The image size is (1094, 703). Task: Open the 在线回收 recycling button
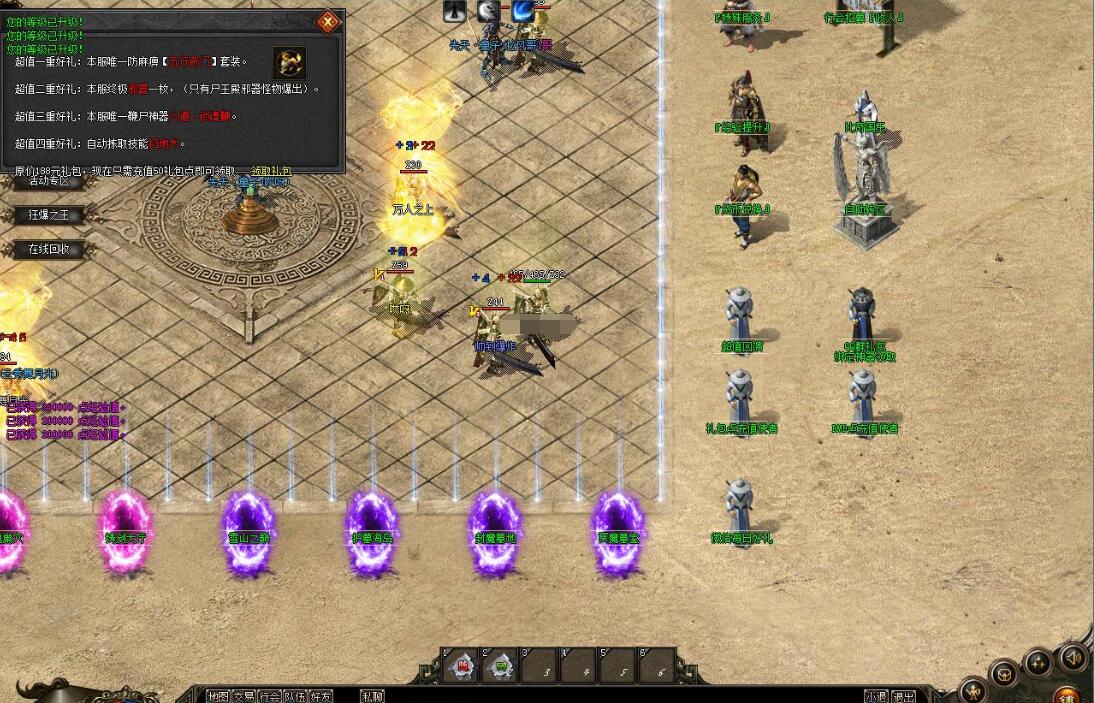click(48, 249)
